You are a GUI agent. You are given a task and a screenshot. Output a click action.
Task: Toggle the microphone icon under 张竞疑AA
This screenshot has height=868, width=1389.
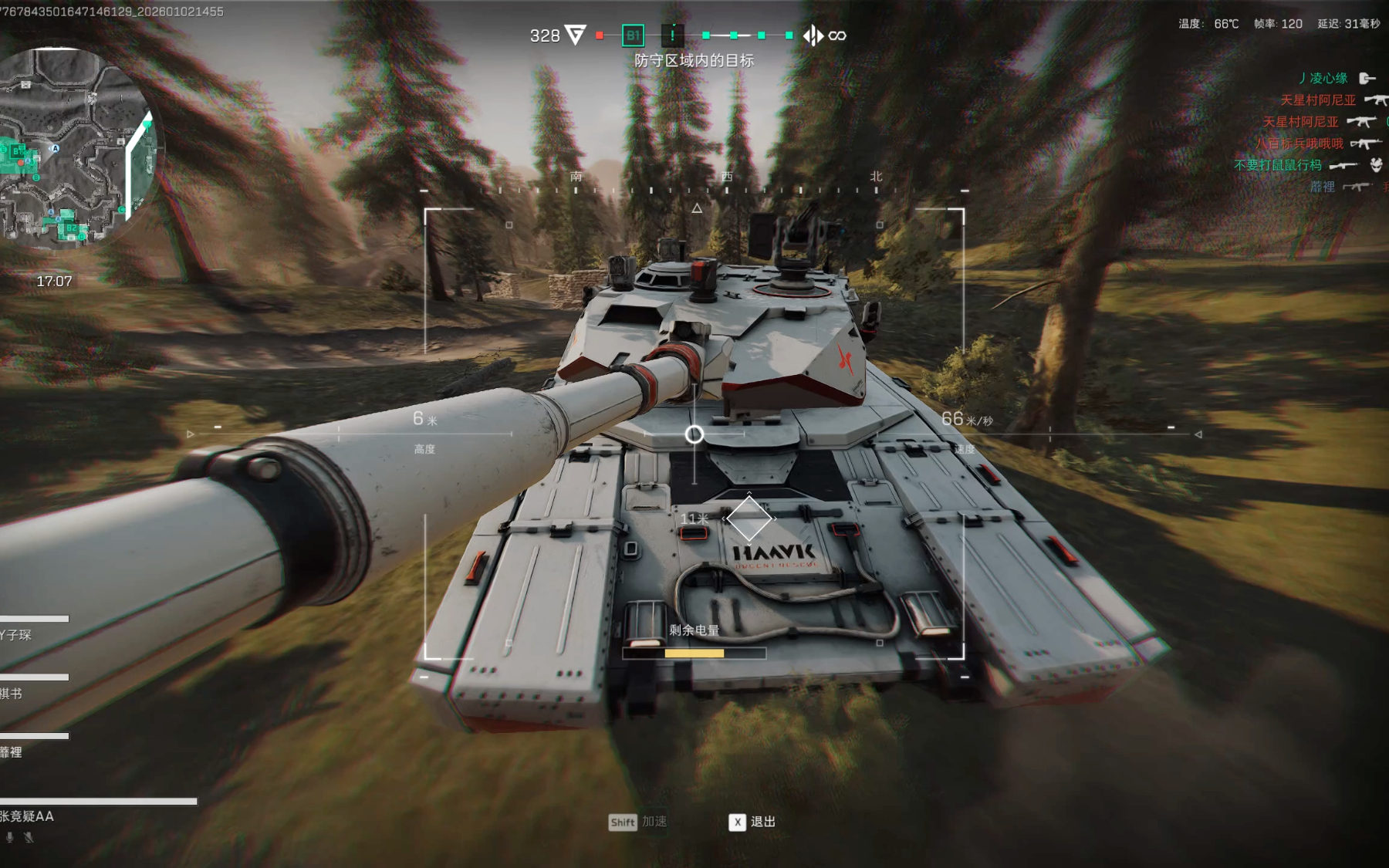pos(10,837)
